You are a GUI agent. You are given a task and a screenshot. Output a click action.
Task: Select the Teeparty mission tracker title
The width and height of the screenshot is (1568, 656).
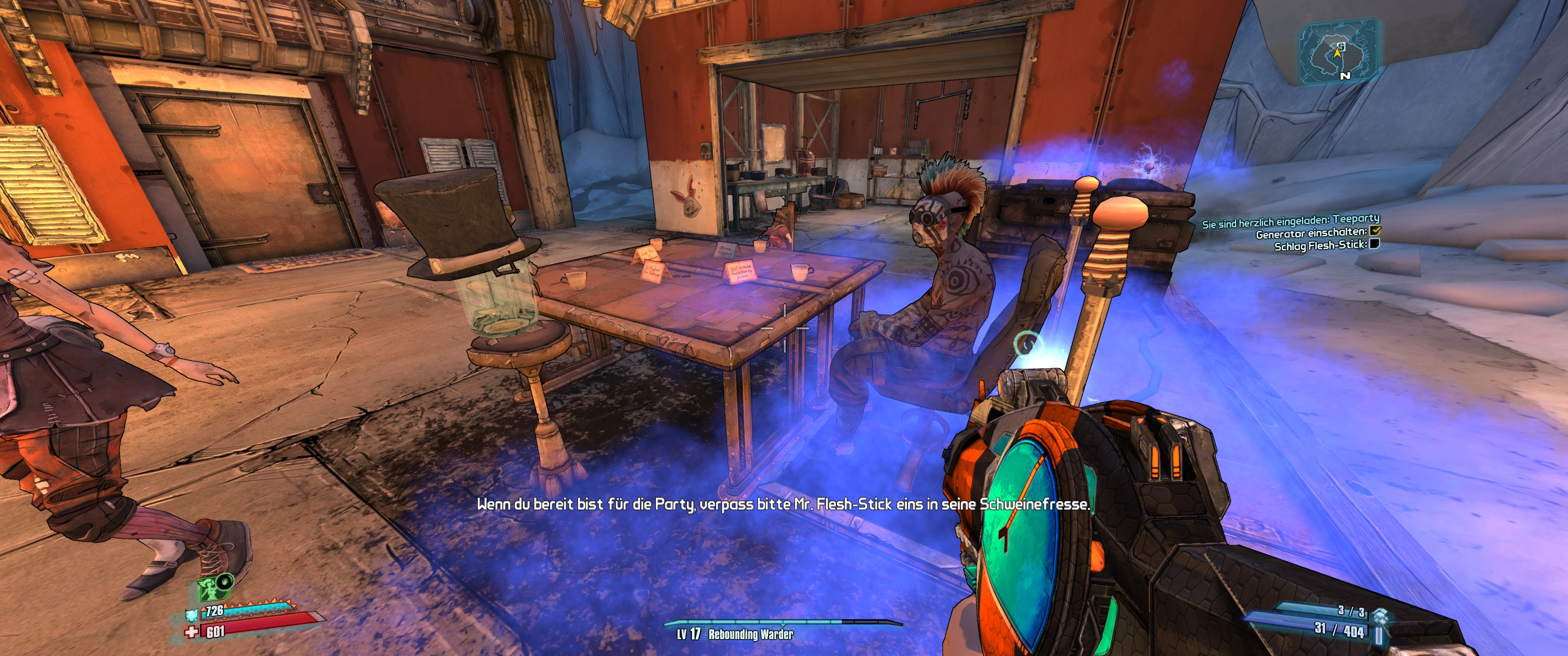tap(1290, 221)
